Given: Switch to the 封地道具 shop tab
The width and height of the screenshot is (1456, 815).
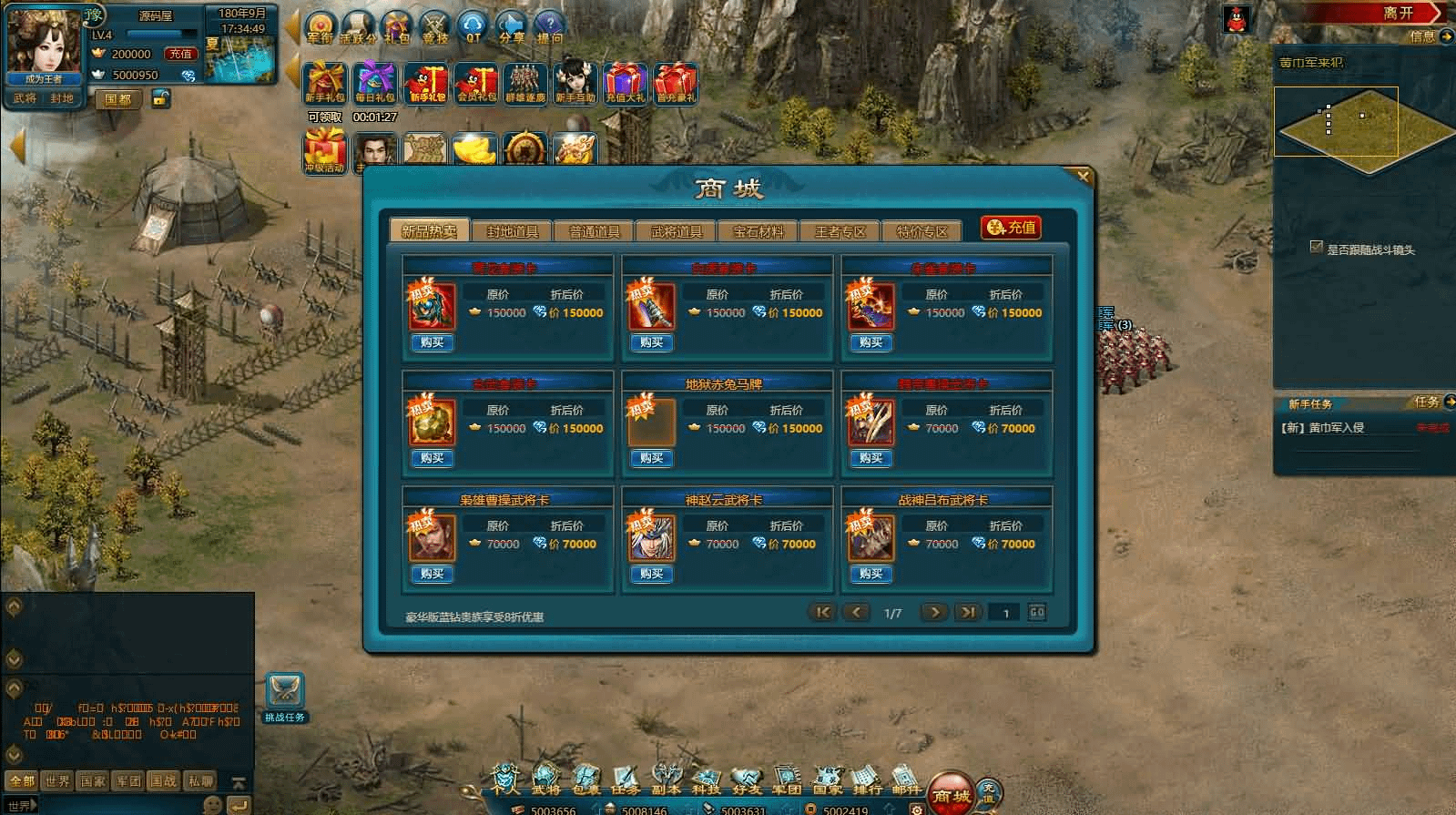Looking at the screenshot, I should (512, 231).
